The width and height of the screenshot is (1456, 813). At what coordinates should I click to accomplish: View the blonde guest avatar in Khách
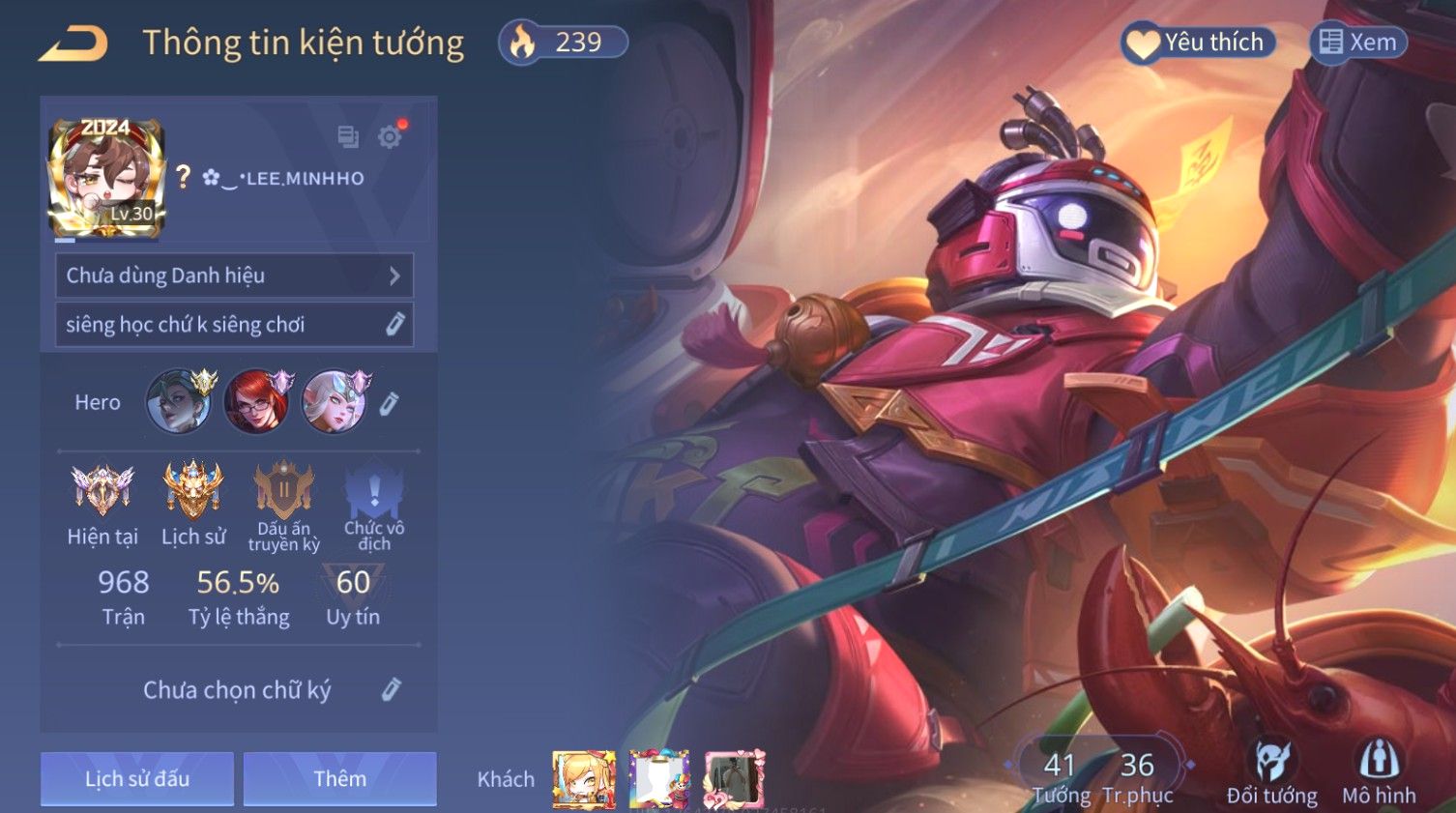pos(583,778)
